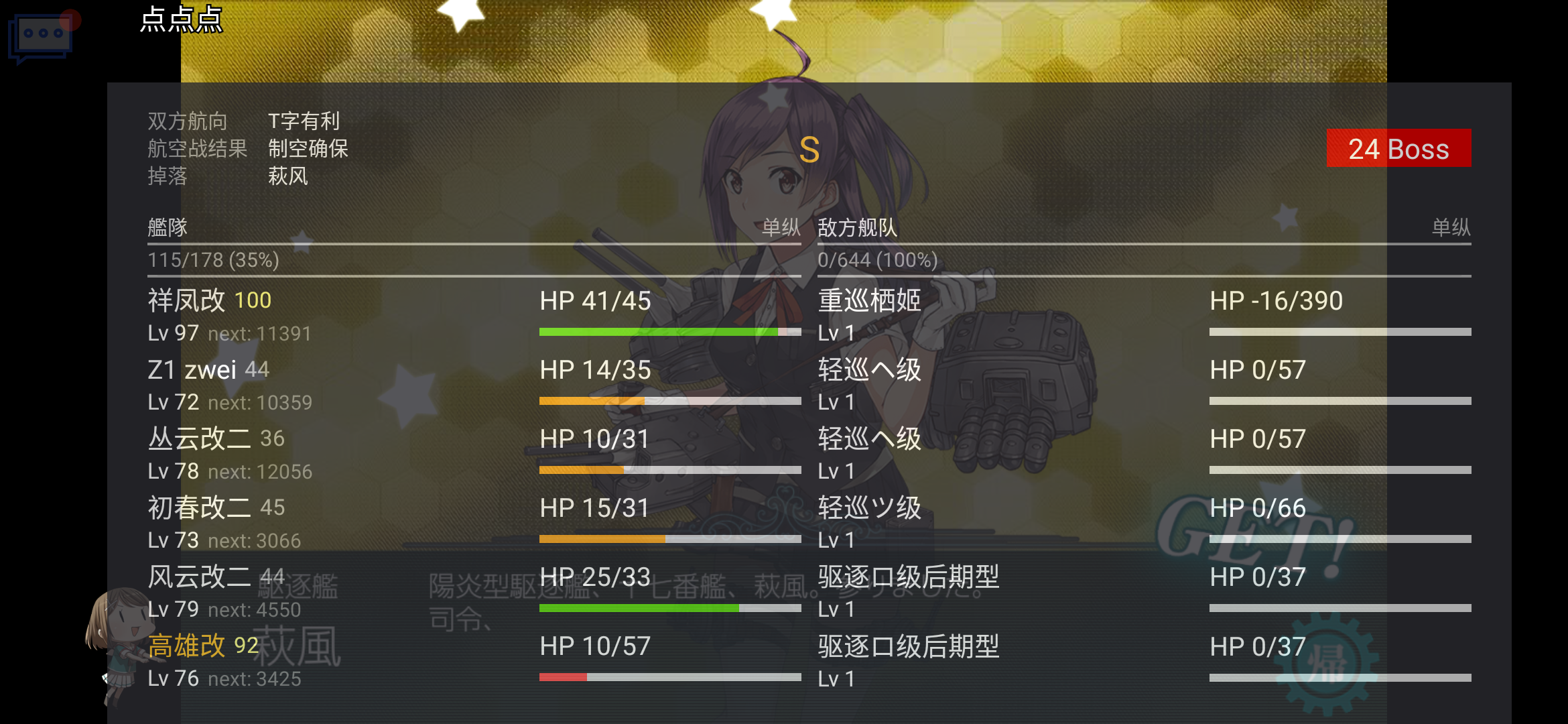Screen dimensions: 1568x724
Task: Click 高雄改's red HP bar
Action: (x=565, y=678)
